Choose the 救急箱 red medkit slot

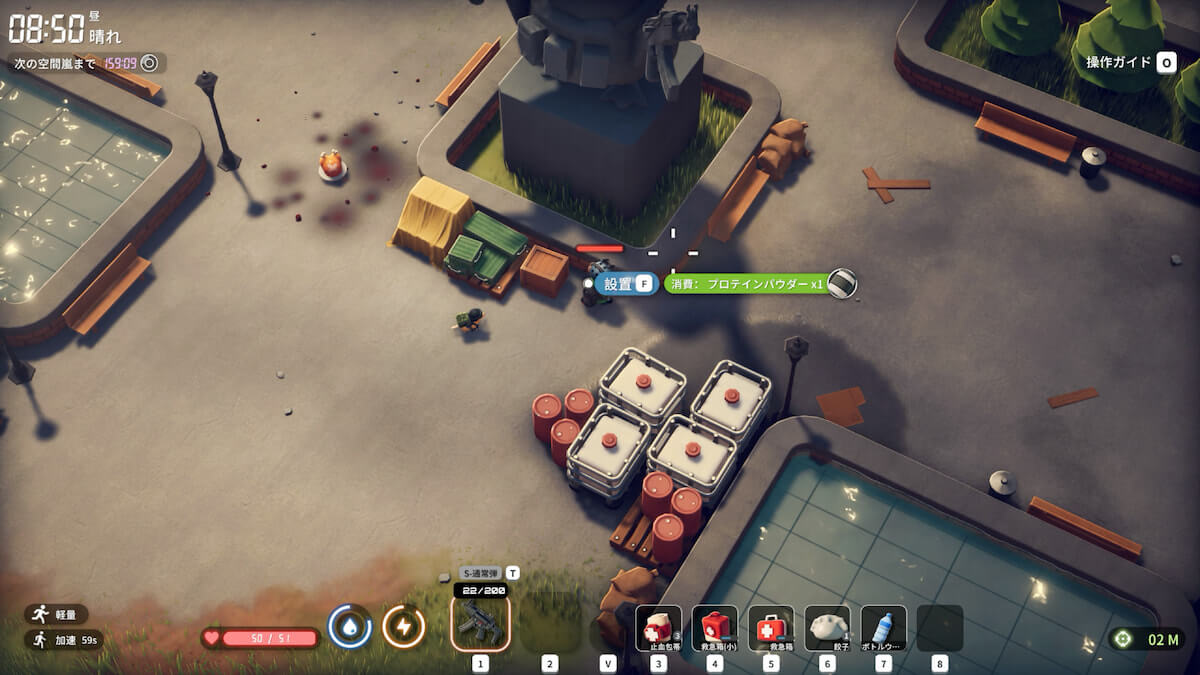point(770,628)
